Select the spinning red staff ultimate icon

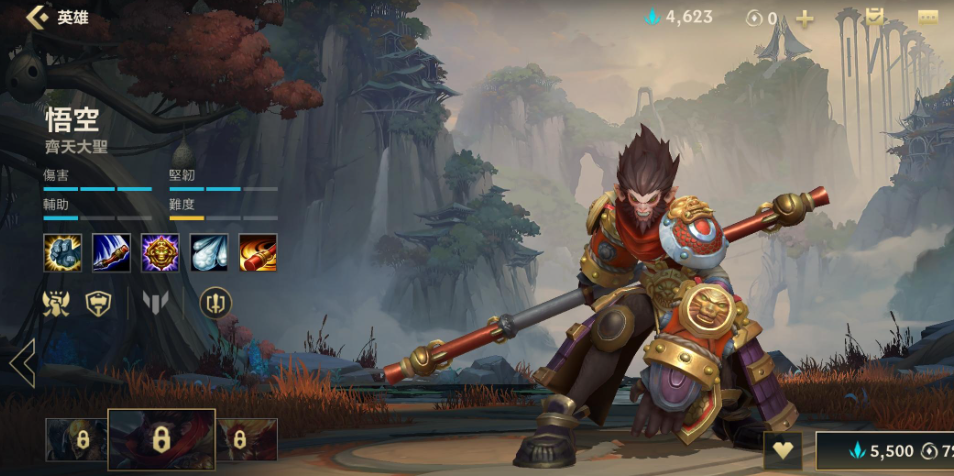click(258, 252)
